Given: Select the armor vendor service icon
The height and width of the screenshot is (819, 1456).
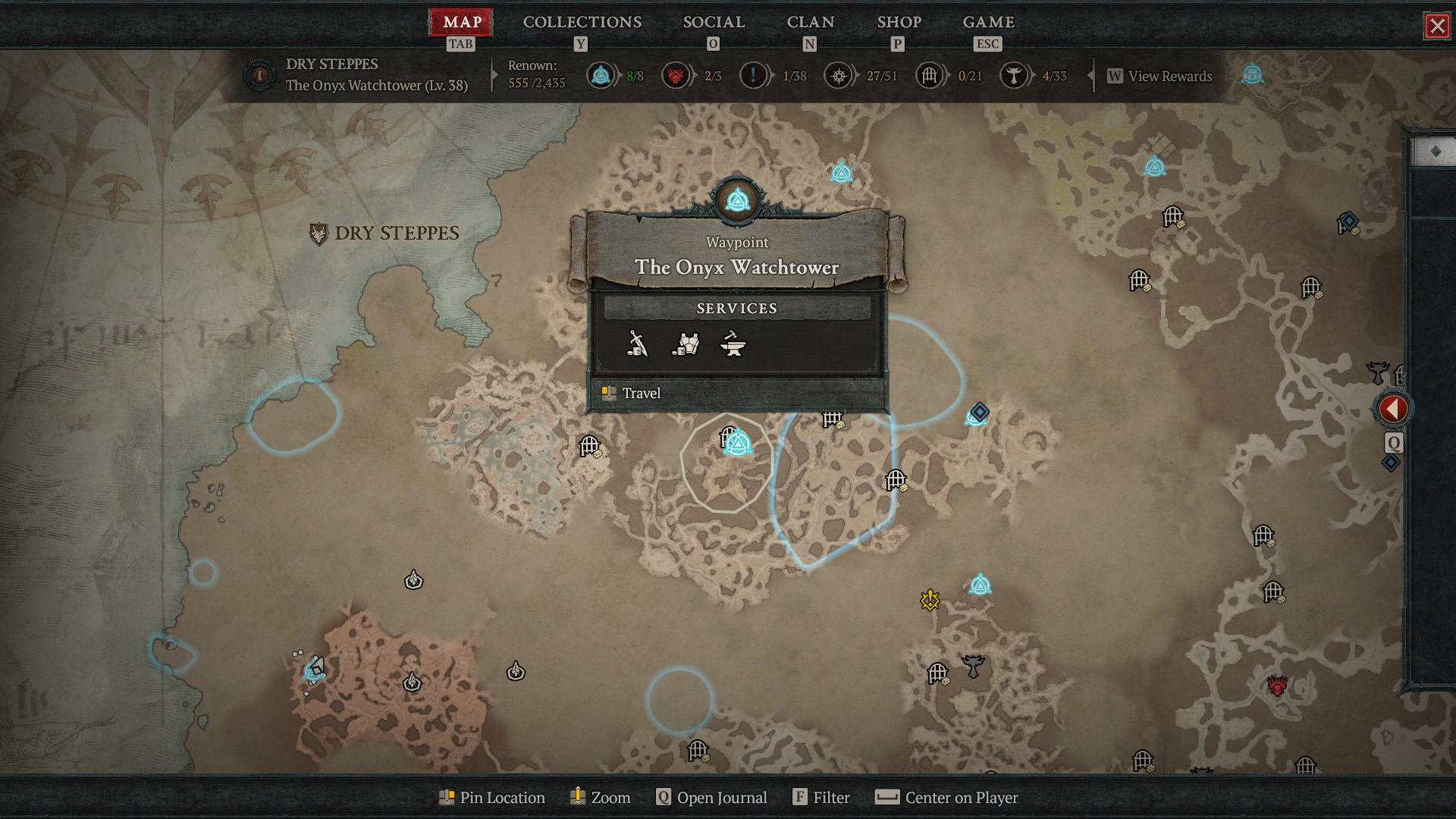Looking at the screenshot, I should pos(686,345).
